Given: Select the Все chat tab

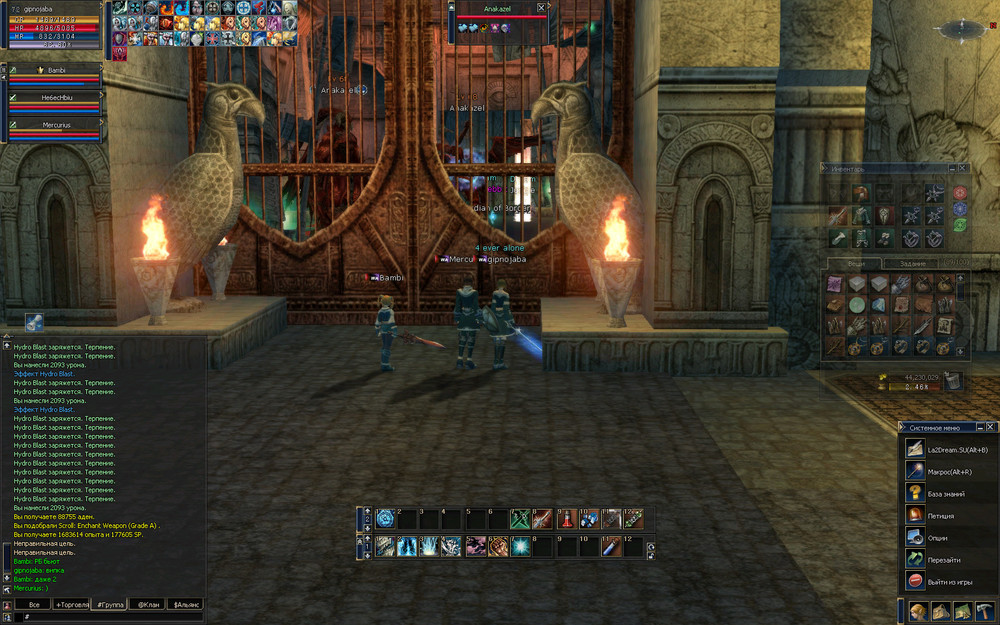Looking at the screenshot, I should click(33, 605).
